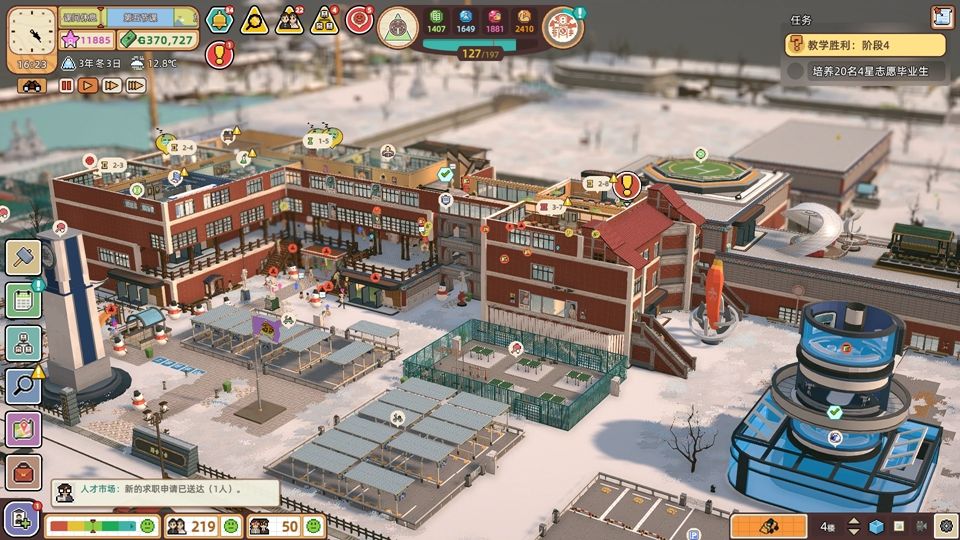
Task: Select the teaching victory stage 4 quest
Action: pos(865,45)
